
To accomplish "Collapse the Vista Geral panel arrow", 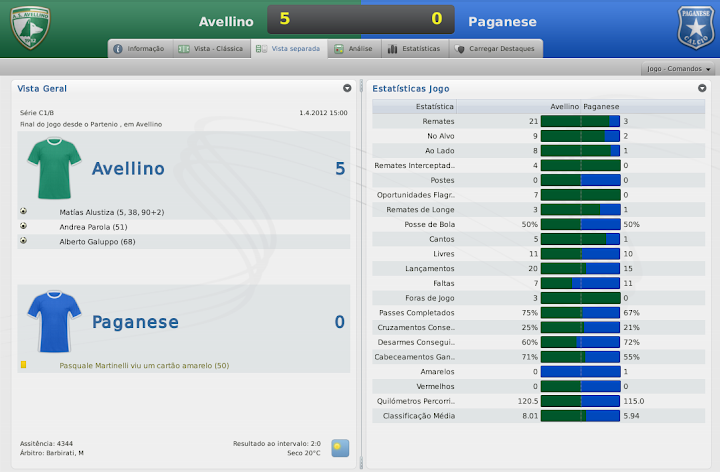I will 347,88.
